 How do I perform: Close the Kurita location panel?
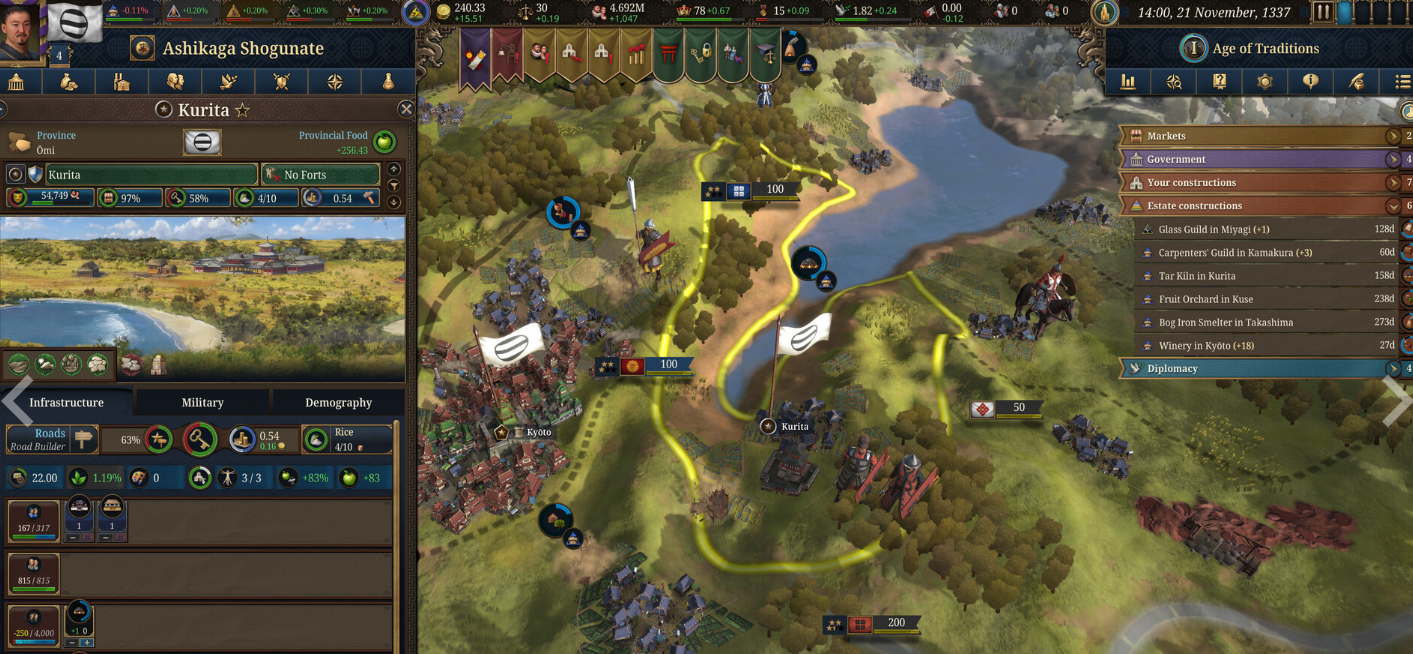point(406,109)
